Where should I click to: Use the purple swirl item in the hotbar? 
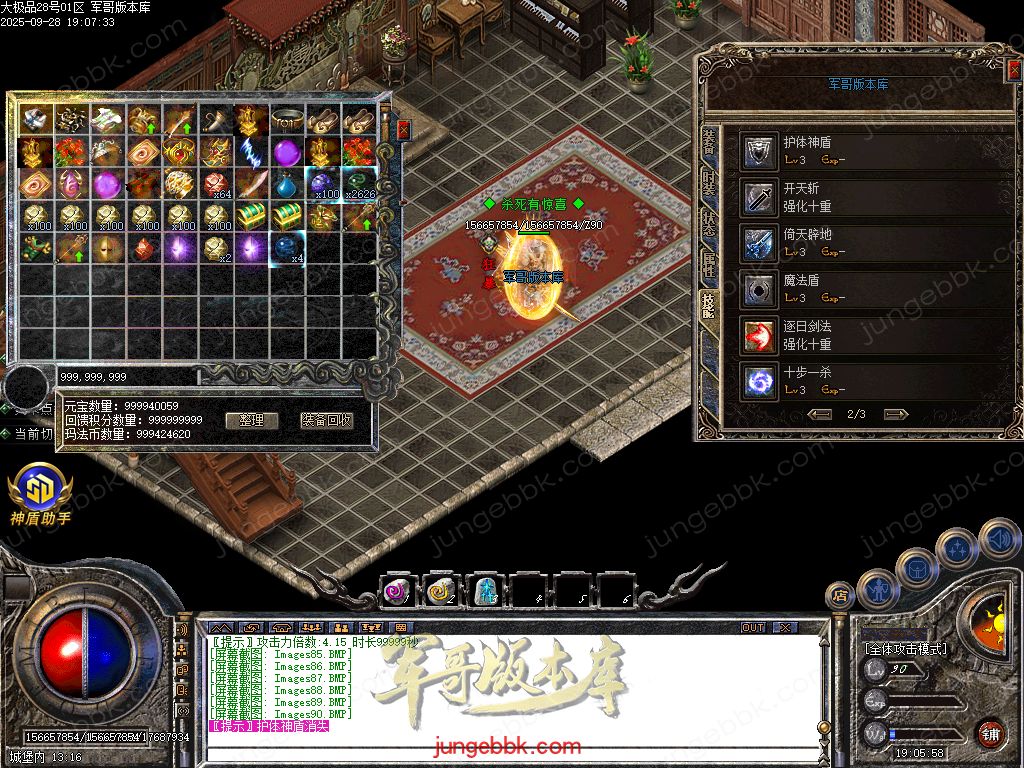click(397, 592)
